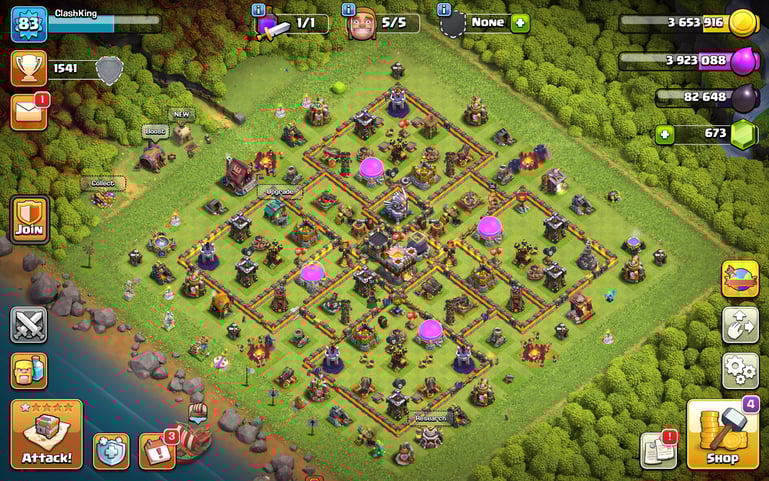Open the hand and arrows layout editor
The height and width of the screenshot is (481, 769).
click(x=740, y=325)
